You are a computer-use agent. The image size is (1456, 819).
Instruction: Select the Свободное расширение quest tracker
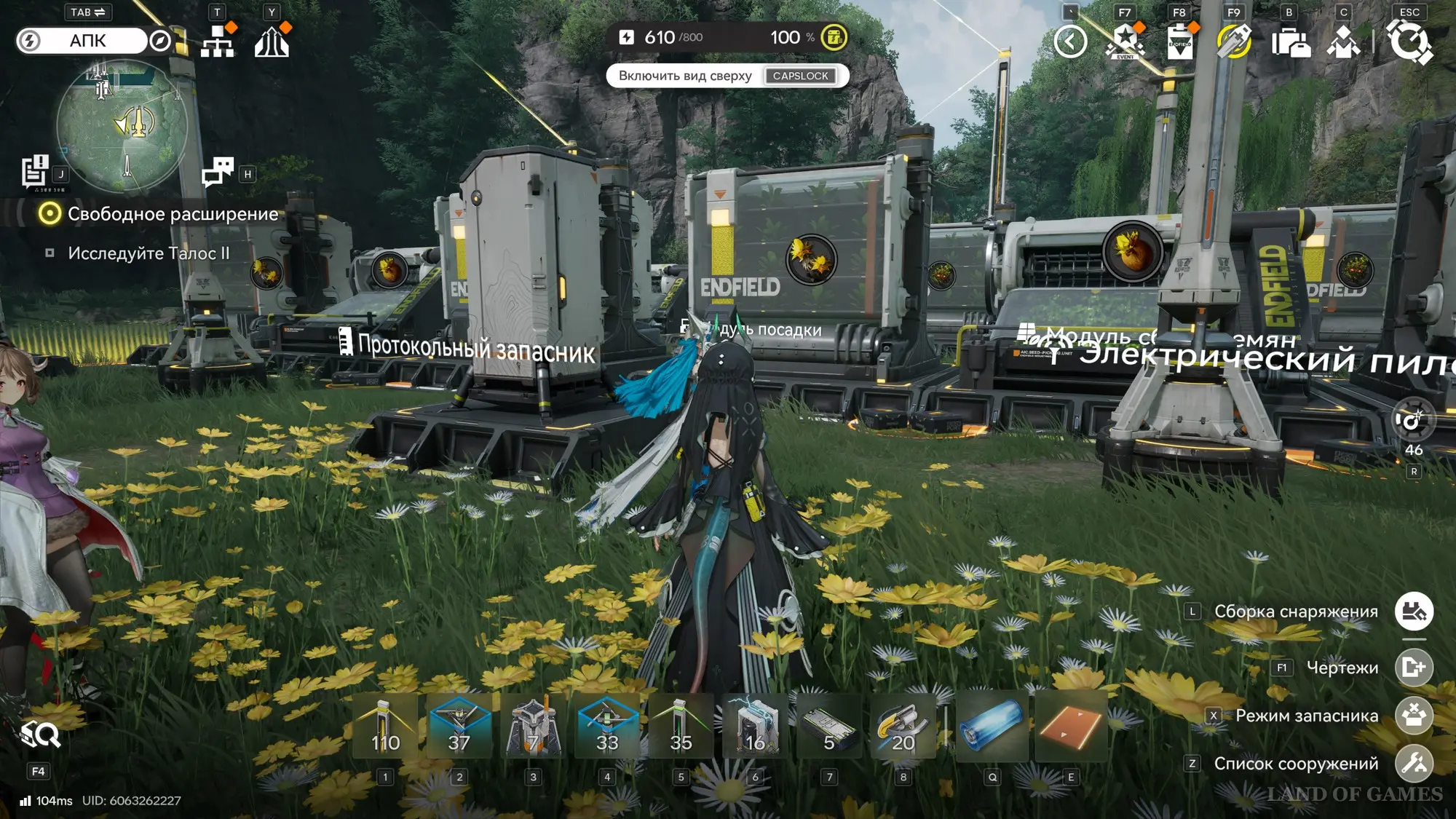[173, 214]
